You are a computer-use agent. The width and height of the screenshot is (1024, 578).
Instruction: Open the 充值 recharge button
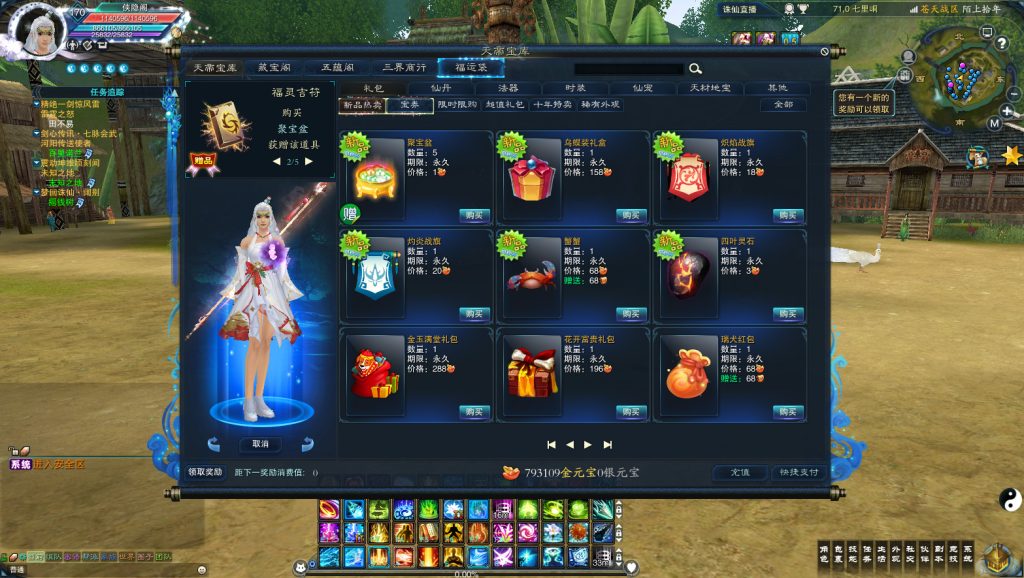click(739, 472)
